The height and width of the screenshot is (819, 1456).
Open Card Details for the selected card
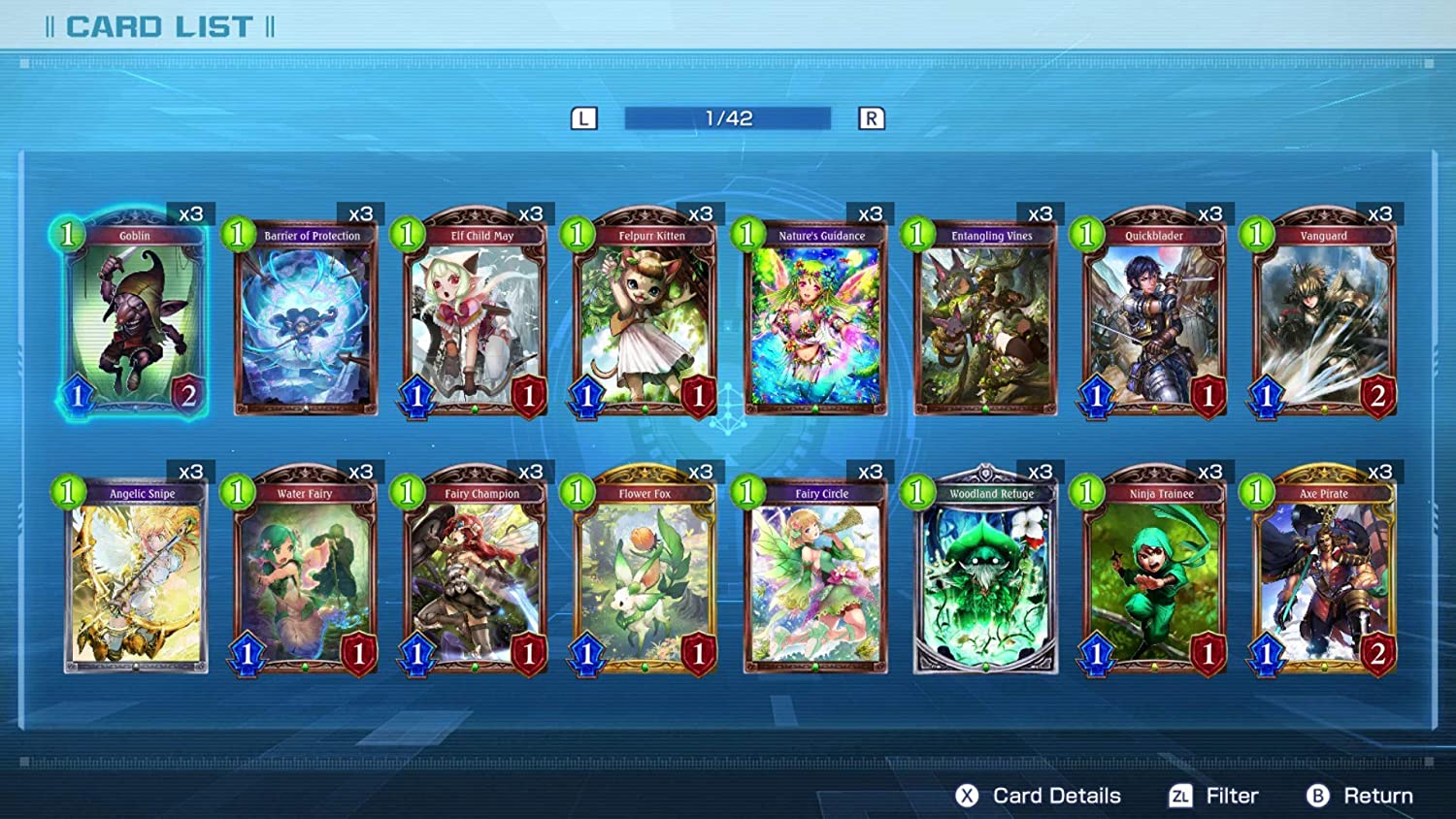pyautogui.click(x=1038, y=796)
